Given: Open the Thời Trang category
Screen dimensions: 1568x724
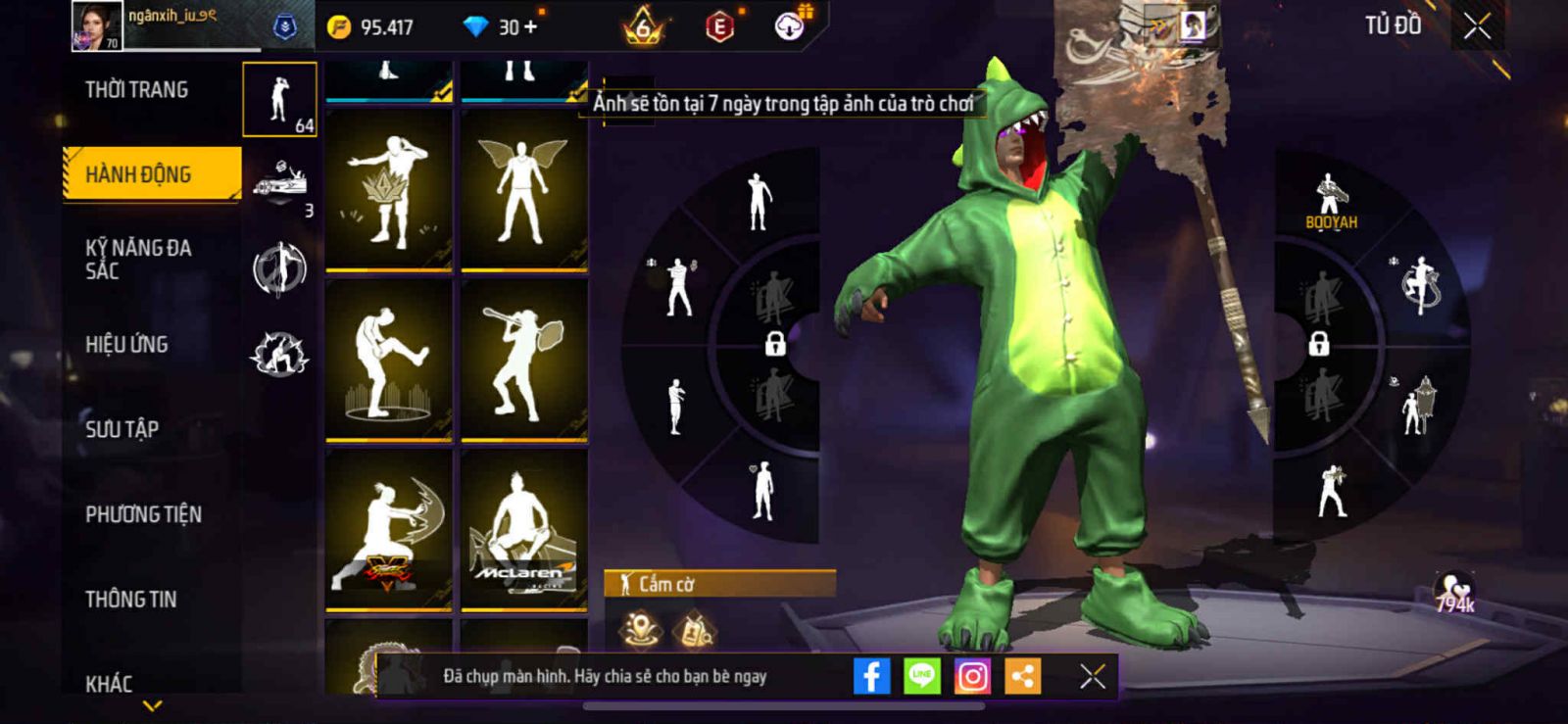Looking at the screenshot, I should click(137, 90).
